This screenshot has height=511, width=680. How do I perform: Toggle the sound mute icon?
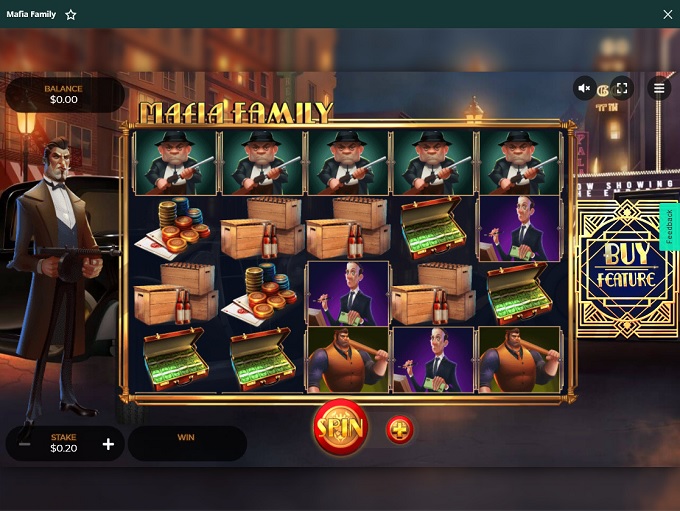tap(585, 88)
